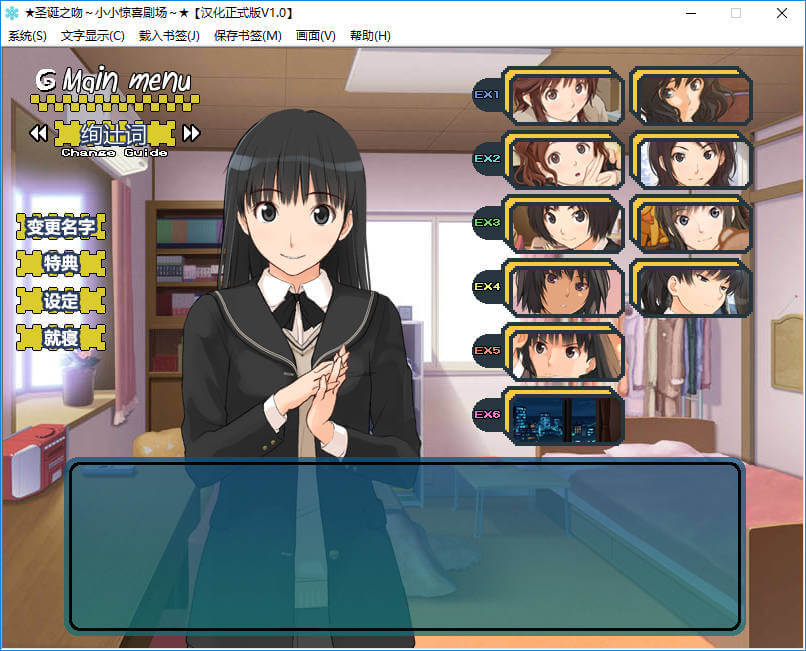Image resolution: width=806 pixels, height=651 pixels.
Task: Pick the EX4 tanned girl thumbnail
Action: [x=565, y=288]
